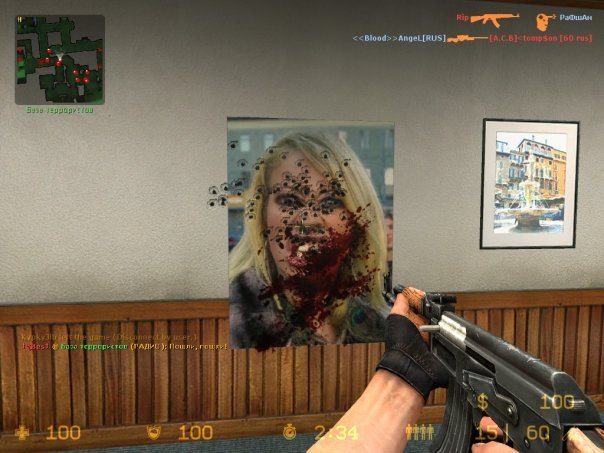The image size is (604, 453).
Task: Click the round timer clock icon
Action: [x=289, y=432]
